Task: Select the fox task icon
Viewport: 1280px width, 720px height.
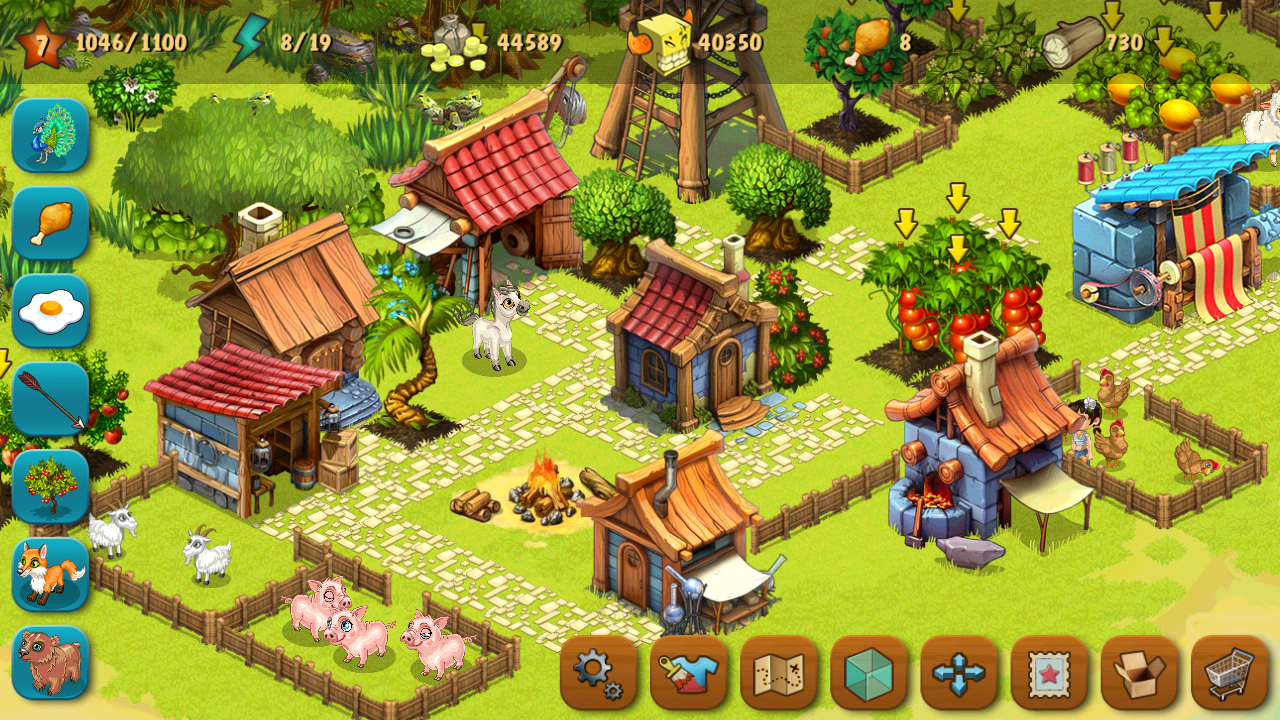Action: (x=50, y=575)
